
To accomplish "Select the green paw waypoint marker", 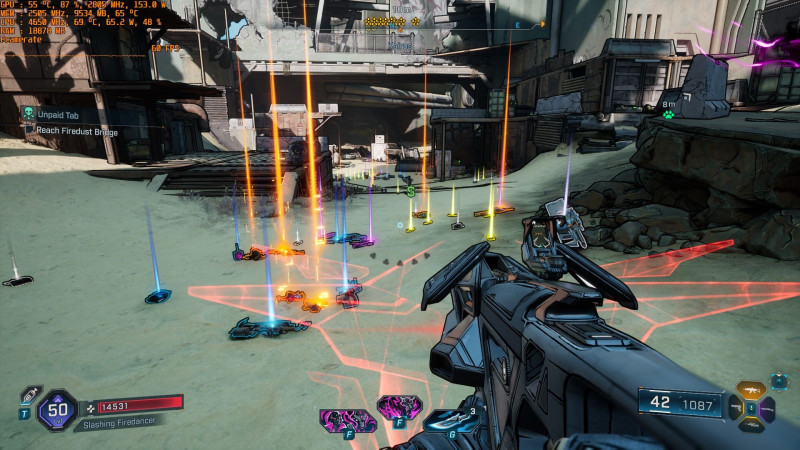I will coord(668,115).
